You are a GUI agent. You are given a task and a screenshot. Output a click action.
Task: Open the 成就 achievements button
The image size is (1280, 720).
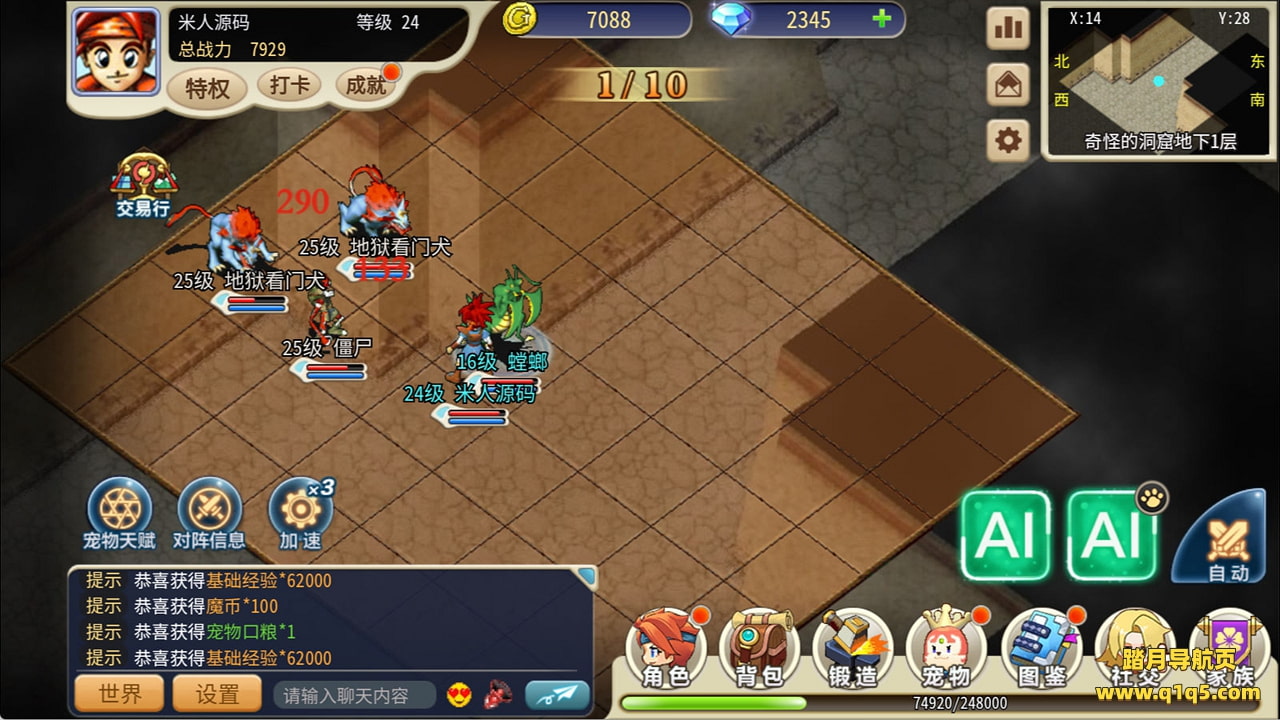coord(366,86)
